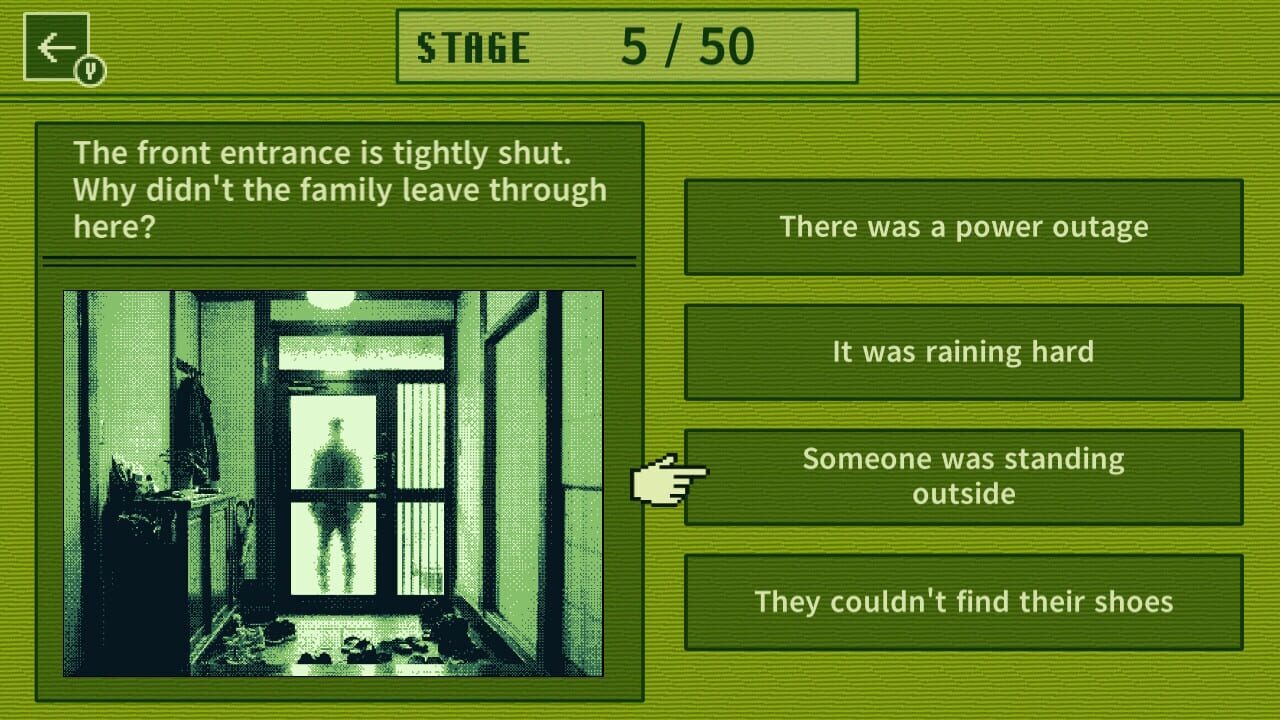Screen dimensions: 1280x720
Task: Click the answer indicated by the hand pointer
Action: [x=962, y=477]
